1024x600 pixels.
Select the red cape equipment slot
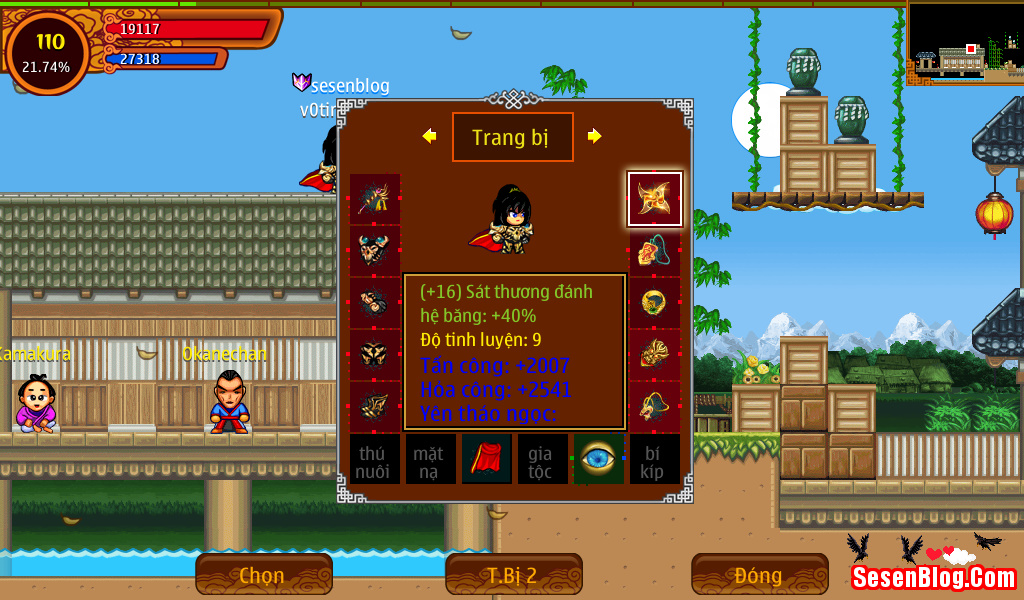(x=487, y=459)
